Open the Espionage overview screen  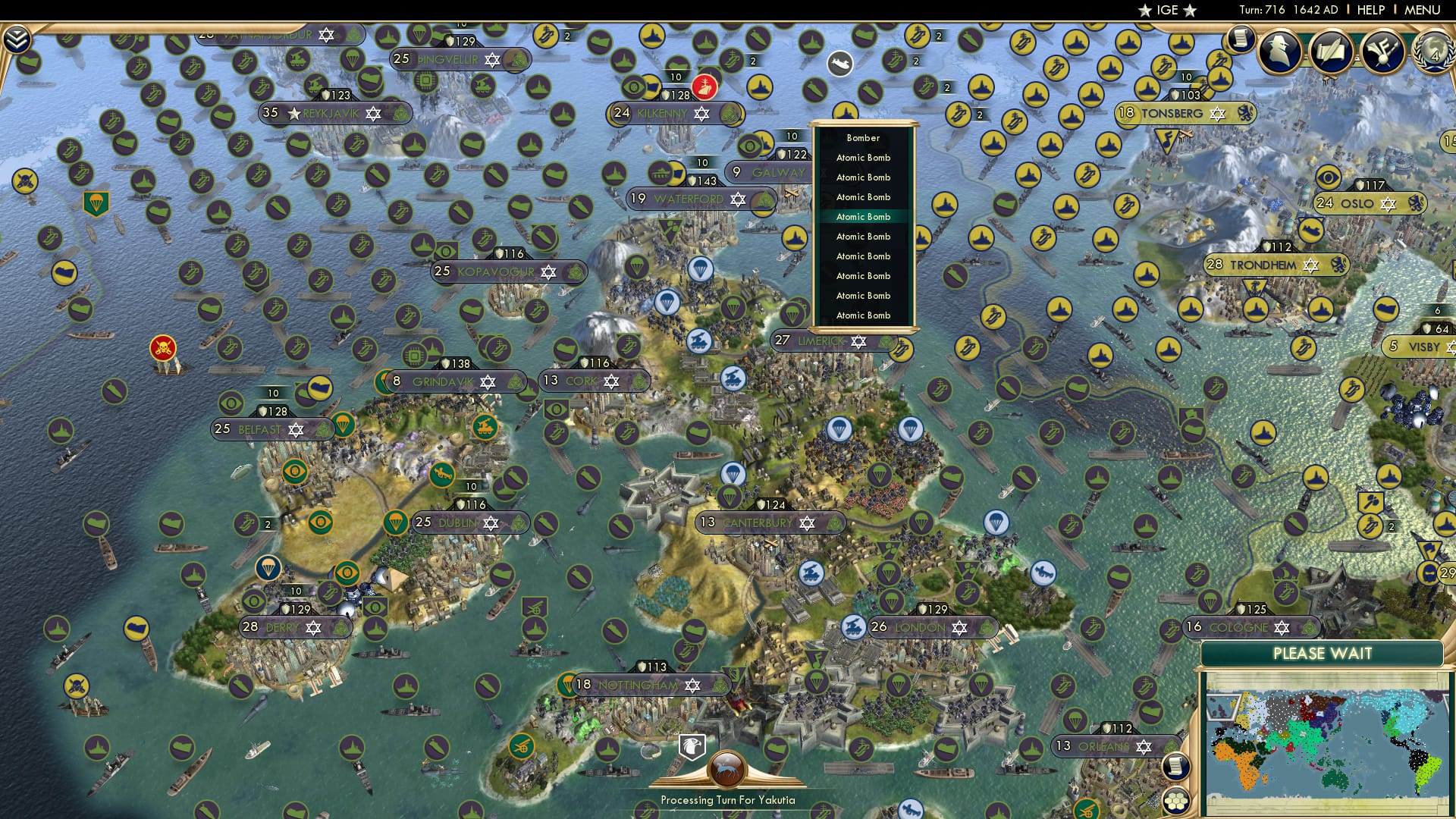click(1280, 52)
